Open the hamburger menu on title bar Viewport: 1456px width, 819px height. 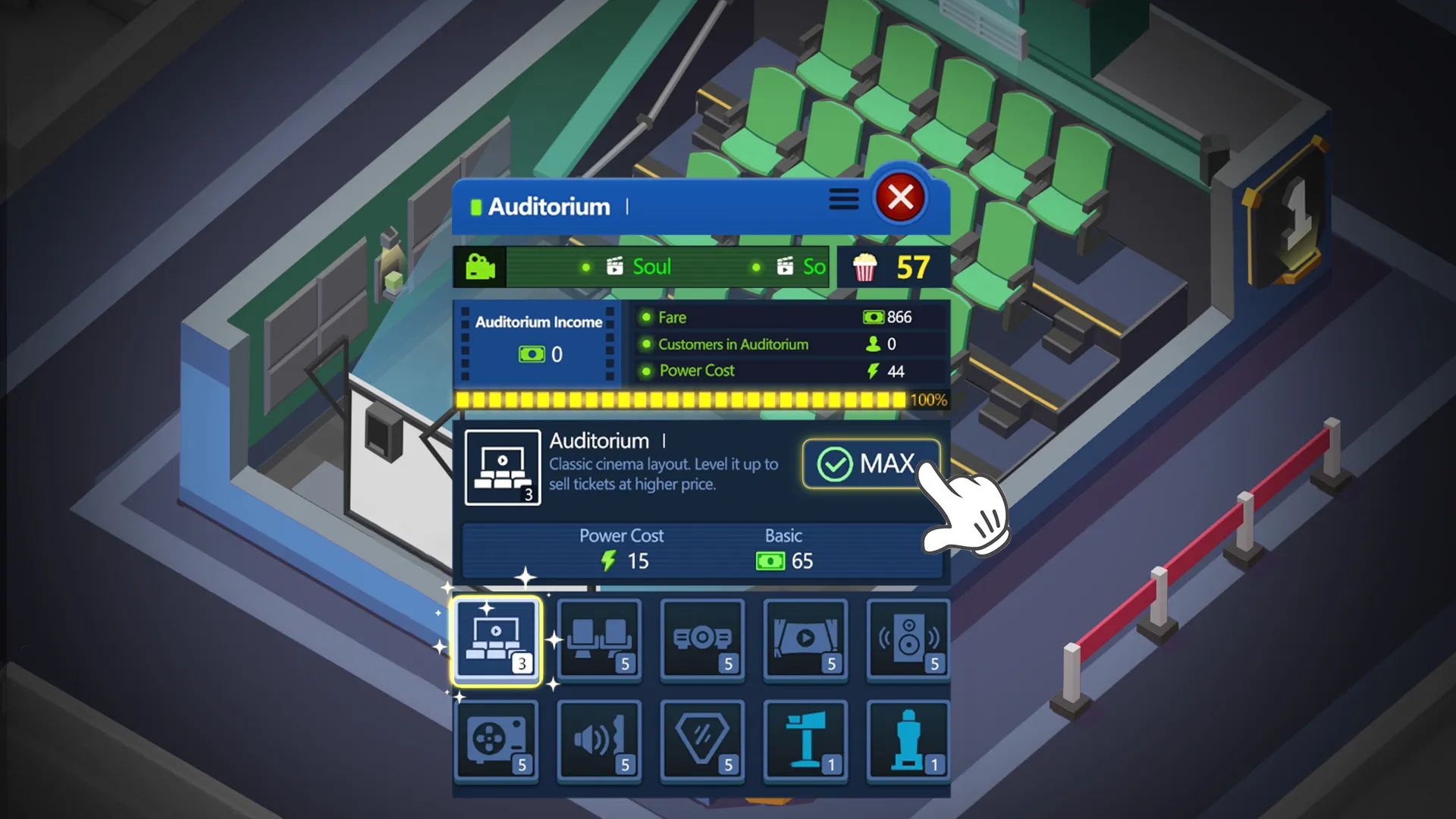coord(843,199)
